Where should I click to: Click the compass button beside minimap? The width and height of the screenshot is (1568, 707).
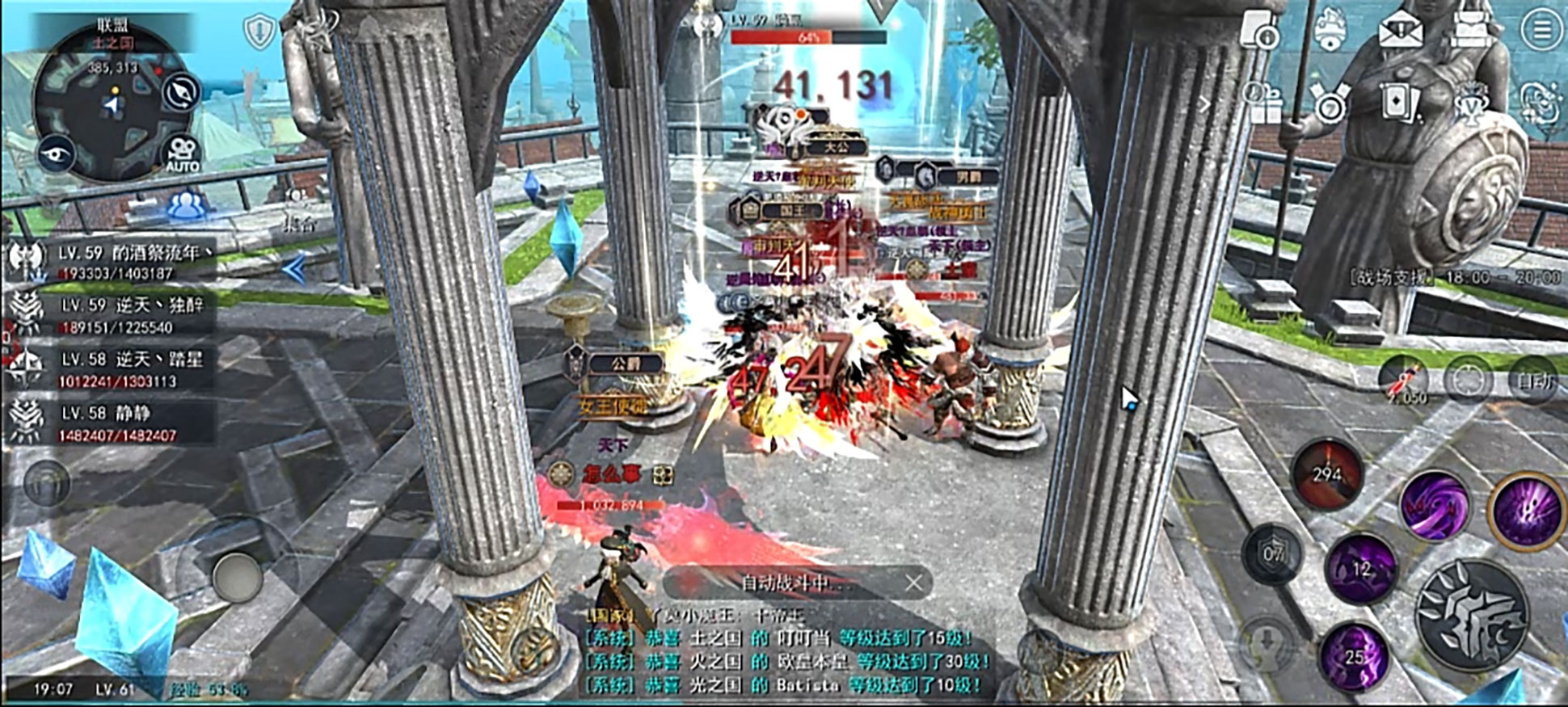coord(182,93)
